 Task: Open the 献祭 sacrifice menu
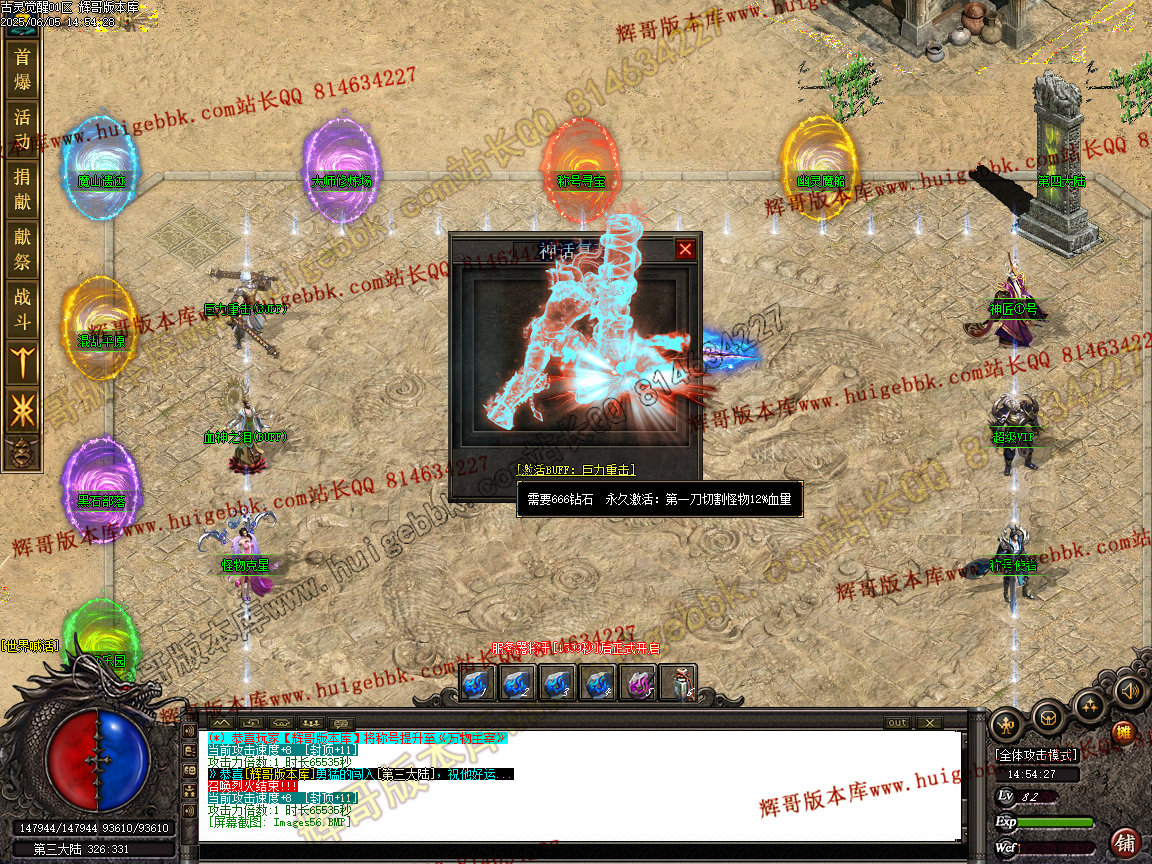[x=22, y=249]
